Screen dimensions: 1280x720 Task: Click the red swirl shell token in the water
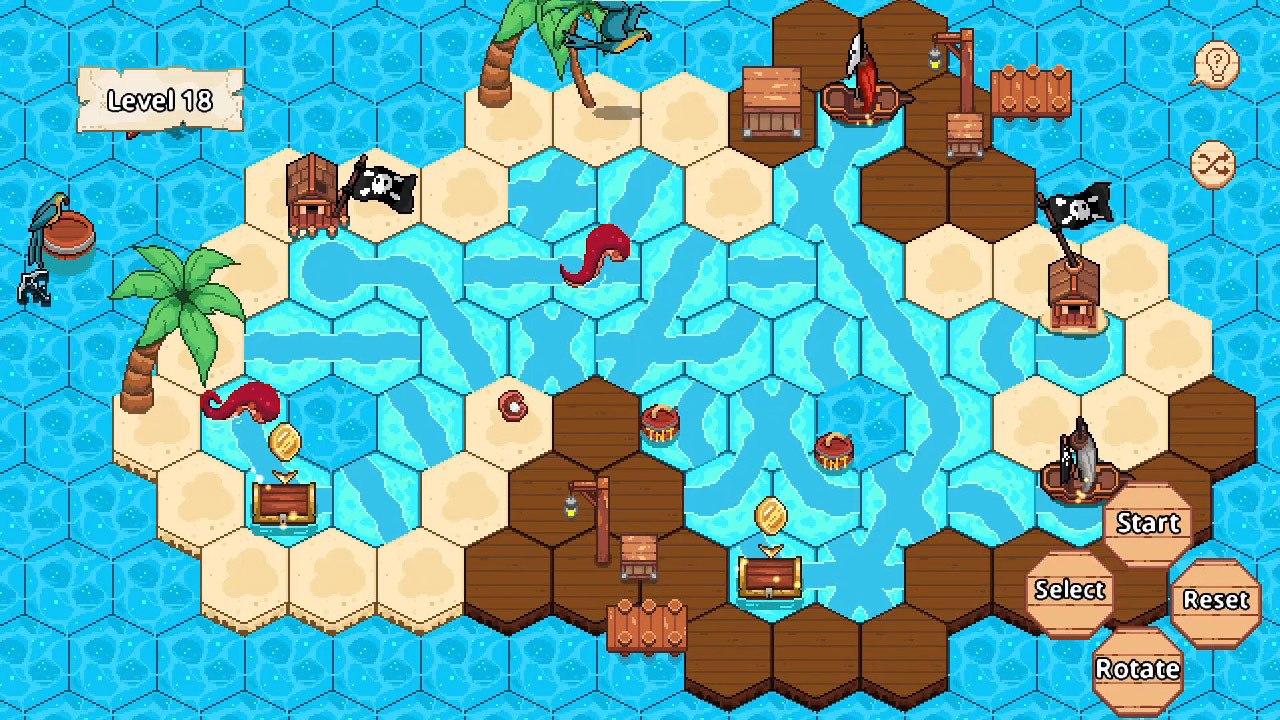click(513, 407)
